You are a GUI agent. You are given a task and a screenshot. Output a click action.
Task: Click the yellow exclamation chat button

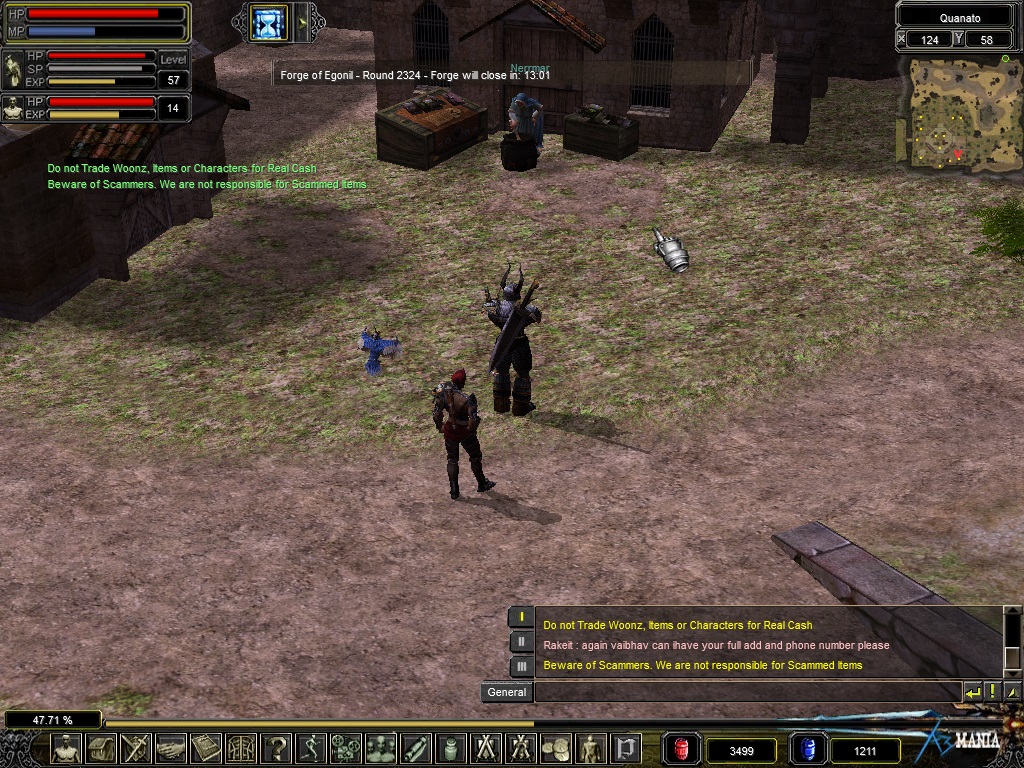tap(992, 692)
